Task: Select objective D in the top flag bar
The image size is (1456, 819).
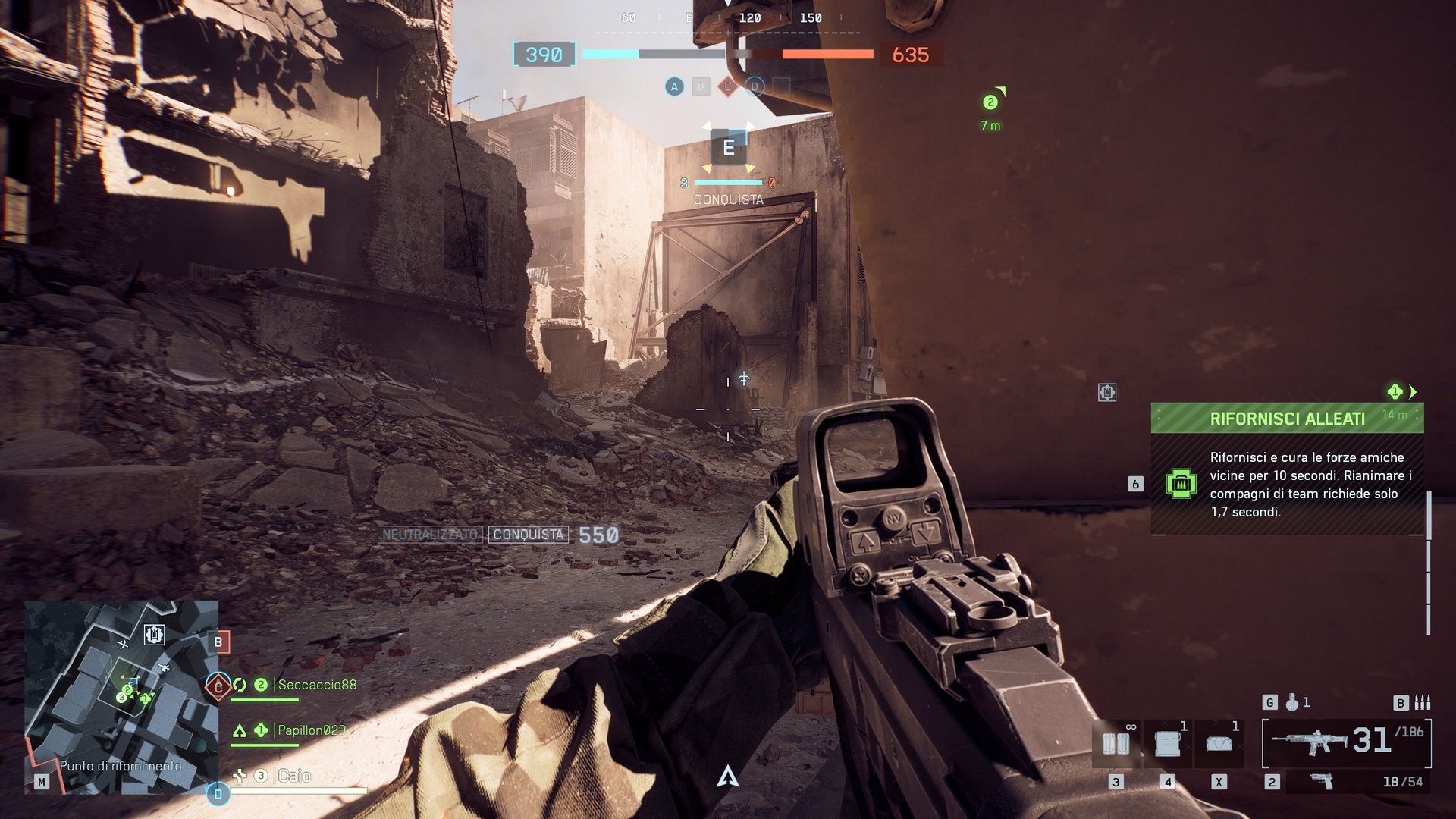Action: pyautogui.click(x=754, y=87)
